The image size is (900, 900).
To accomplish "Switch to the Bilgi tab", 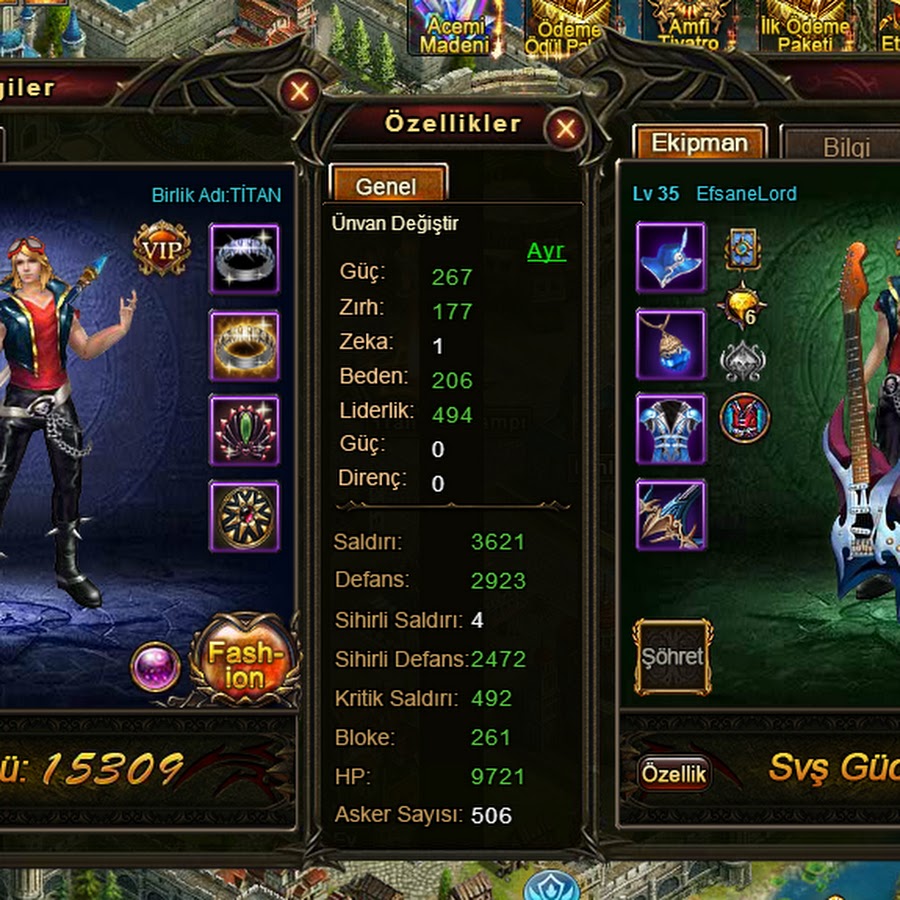I will [846, 148].
